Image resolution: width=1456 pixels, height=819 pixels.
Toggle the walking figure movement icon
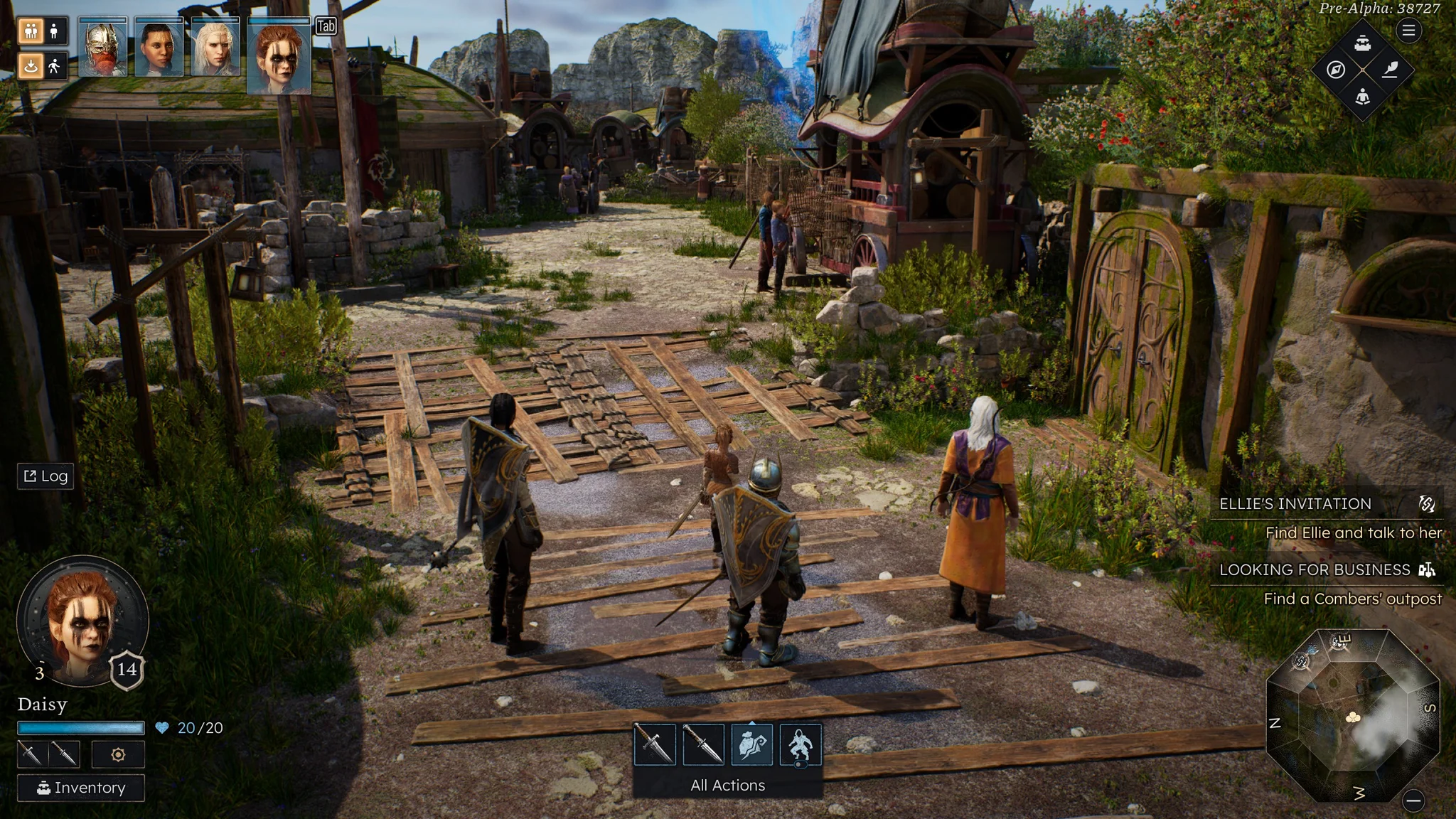click(x=54, y=66)
